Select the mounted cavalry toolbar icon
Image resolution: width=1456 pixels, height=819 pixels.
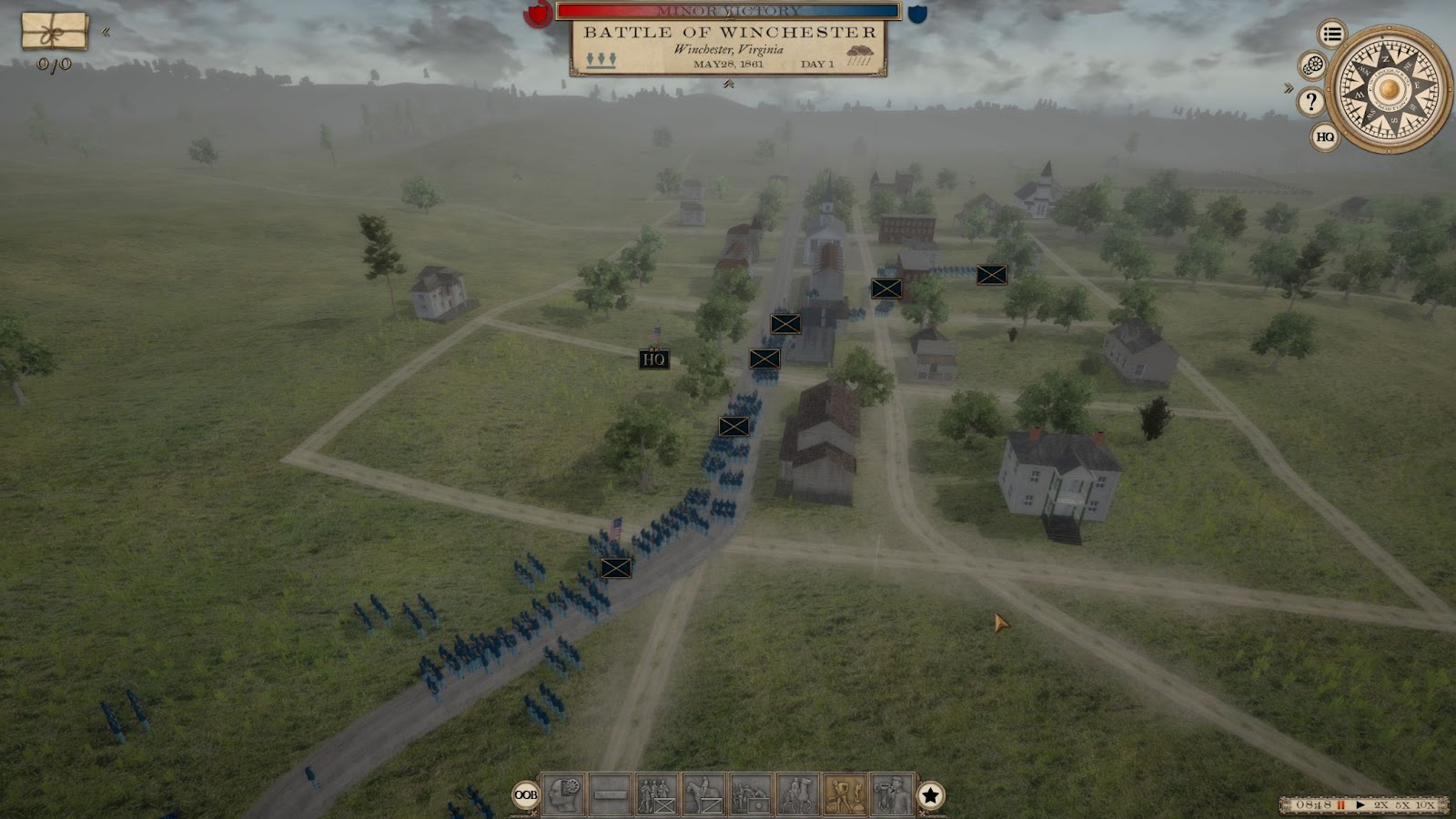point(703,795)
